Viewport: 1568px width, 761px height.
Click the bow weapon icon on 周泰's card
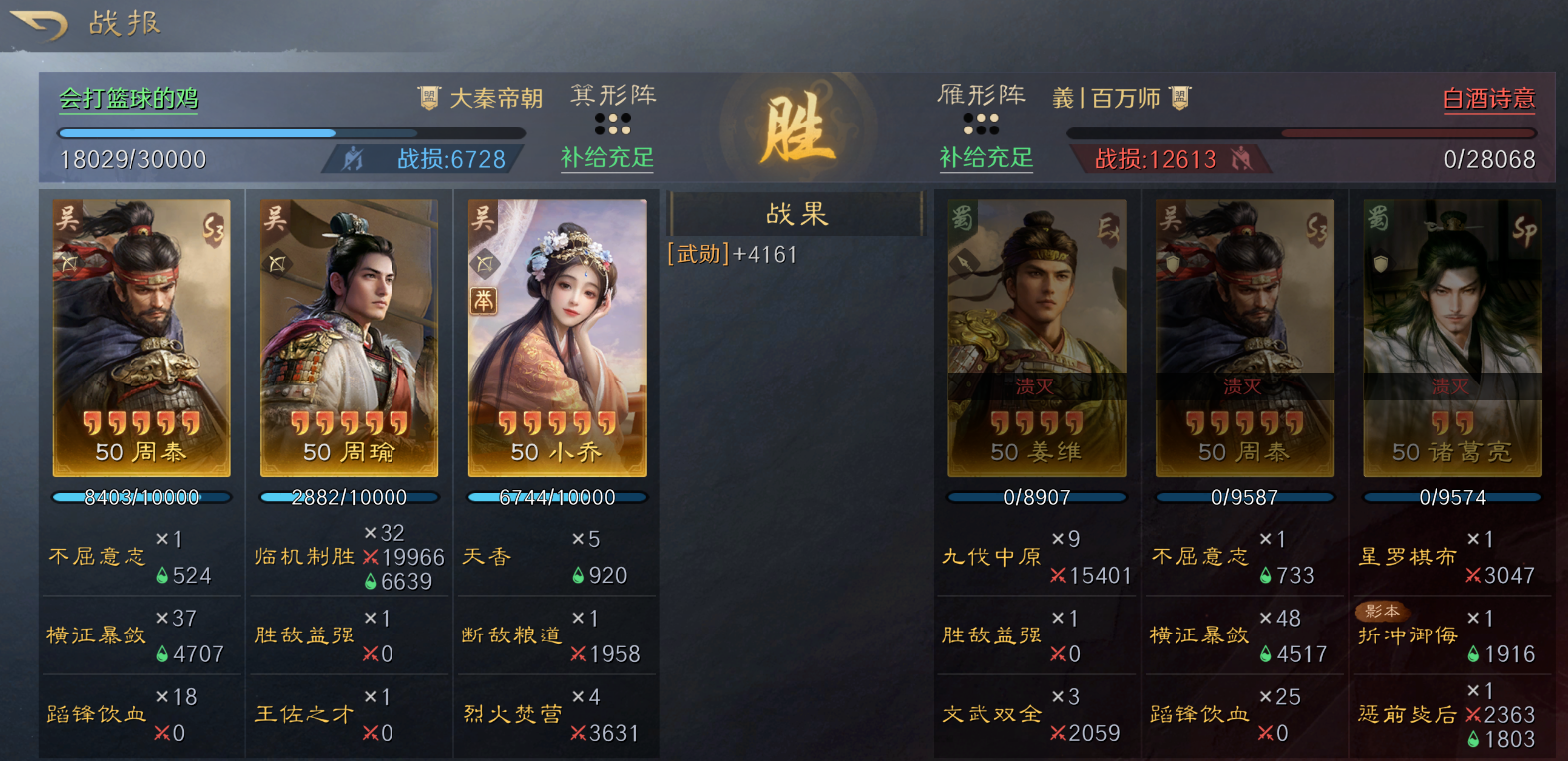[x=69, y=265]
